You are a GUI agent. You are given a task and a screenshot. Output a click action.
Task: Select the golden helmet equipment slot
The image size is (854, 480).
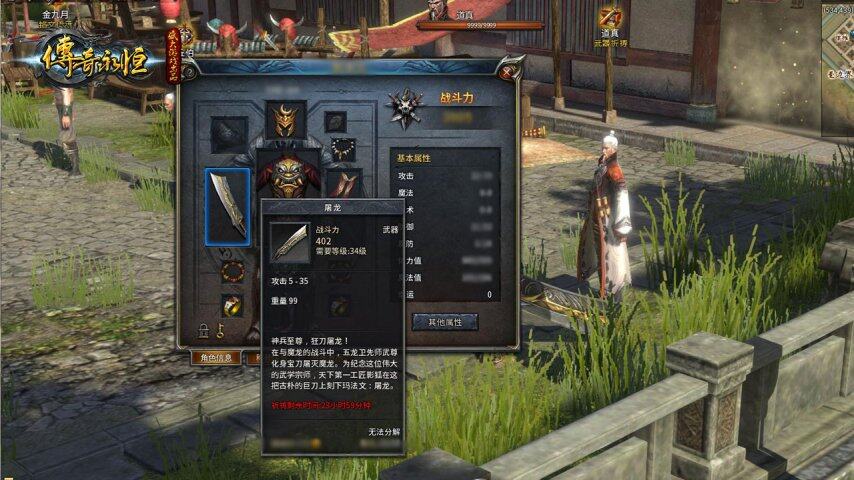(x=286, y=120)
